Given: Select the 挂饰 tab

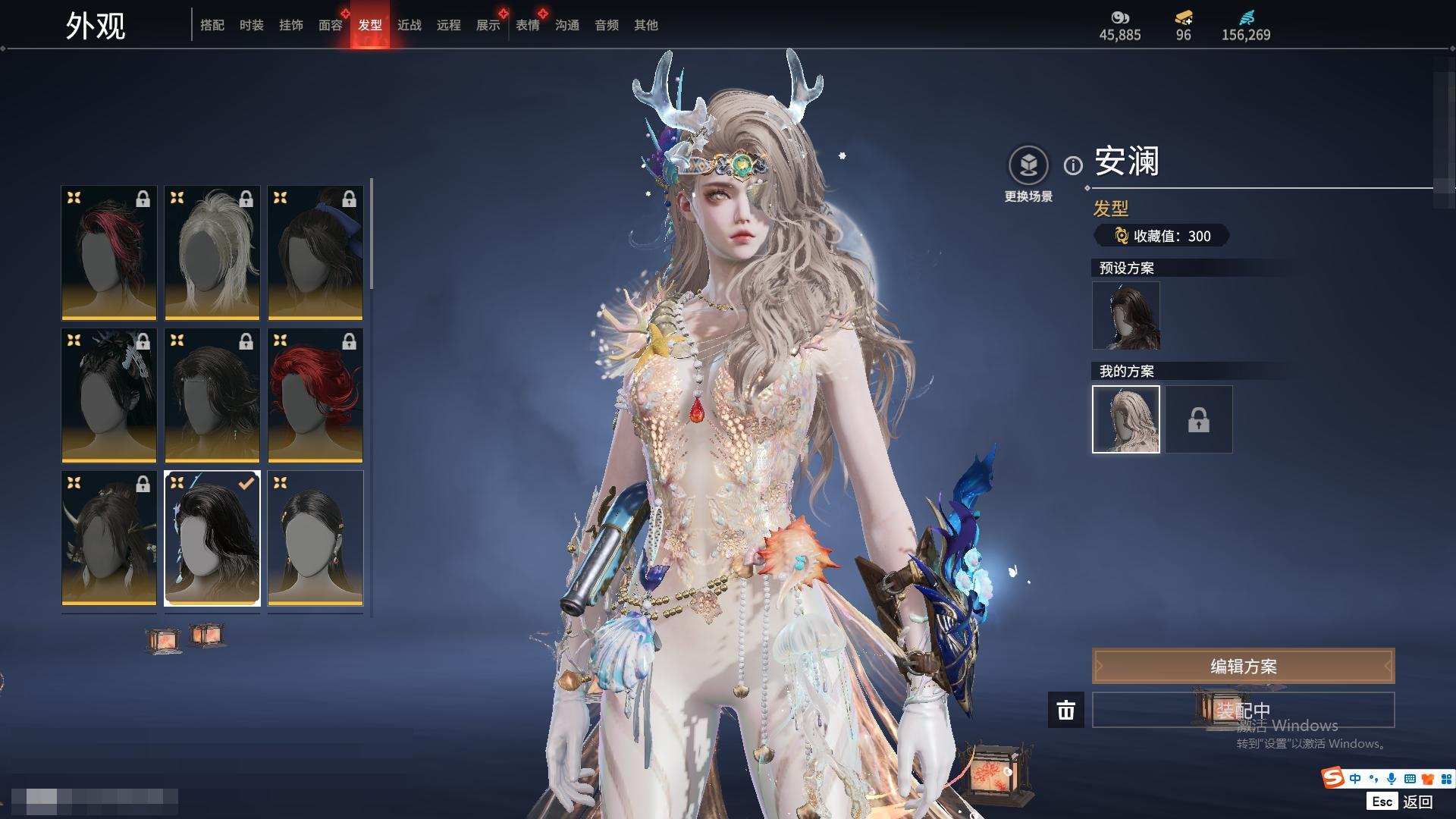Looking at the screenshot, I should click(x=291, y=25).
